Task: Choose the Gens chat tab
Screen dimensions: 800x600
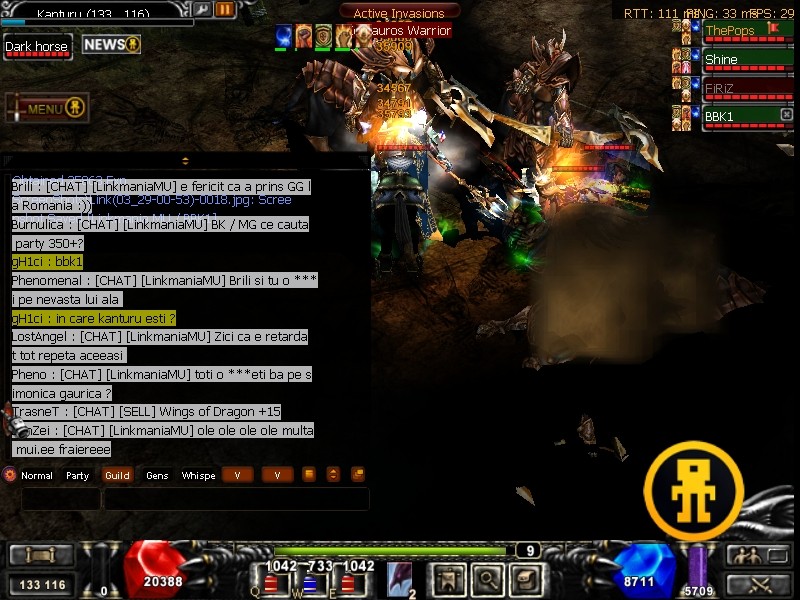Action: [157, 476]
